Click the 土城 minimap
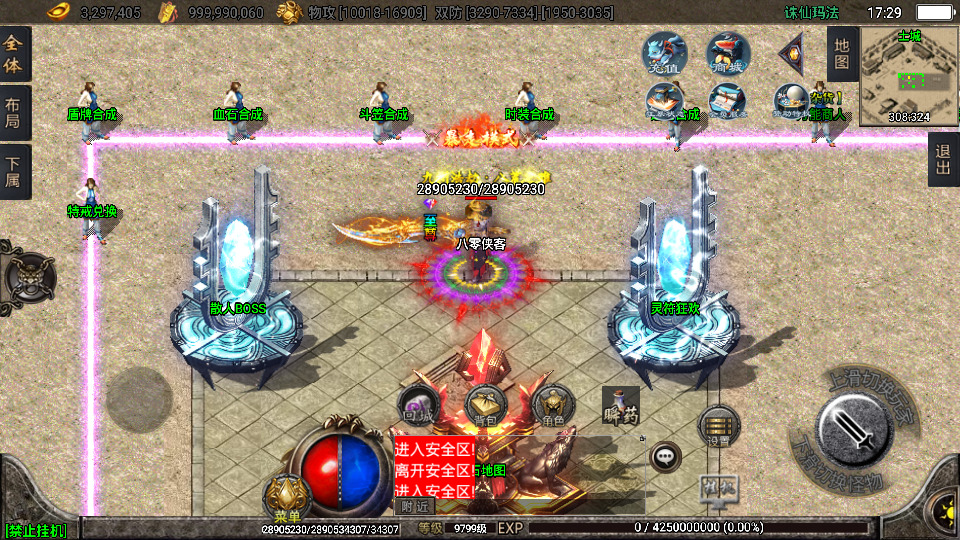 point(909,77)
